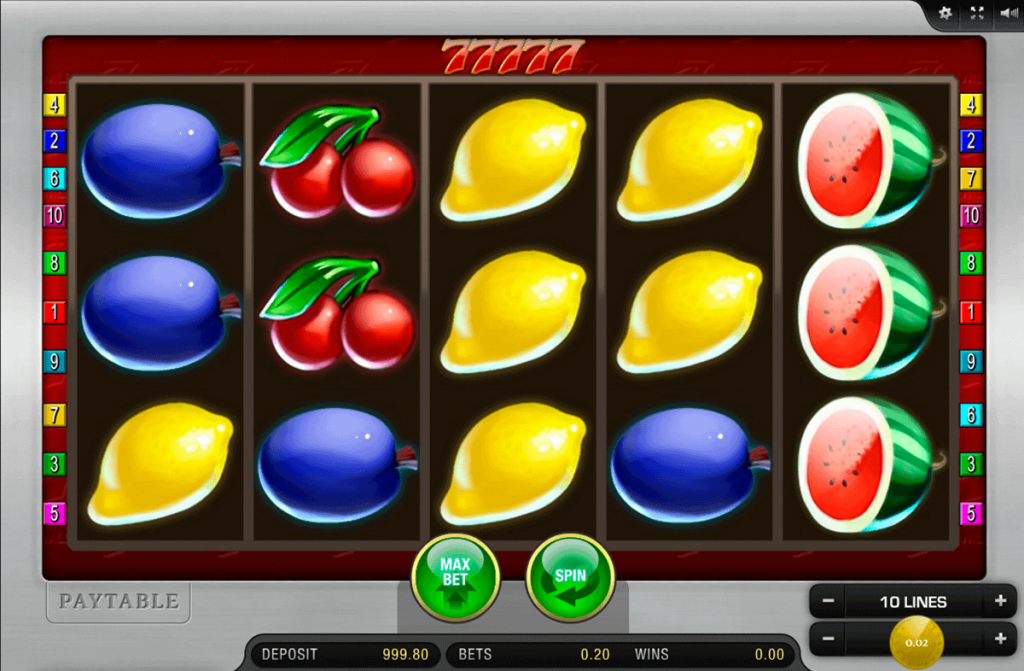The height and width of the screenshot is (671, 1024).
Task: Lower the coin value with minus
Action: [828, 638]
